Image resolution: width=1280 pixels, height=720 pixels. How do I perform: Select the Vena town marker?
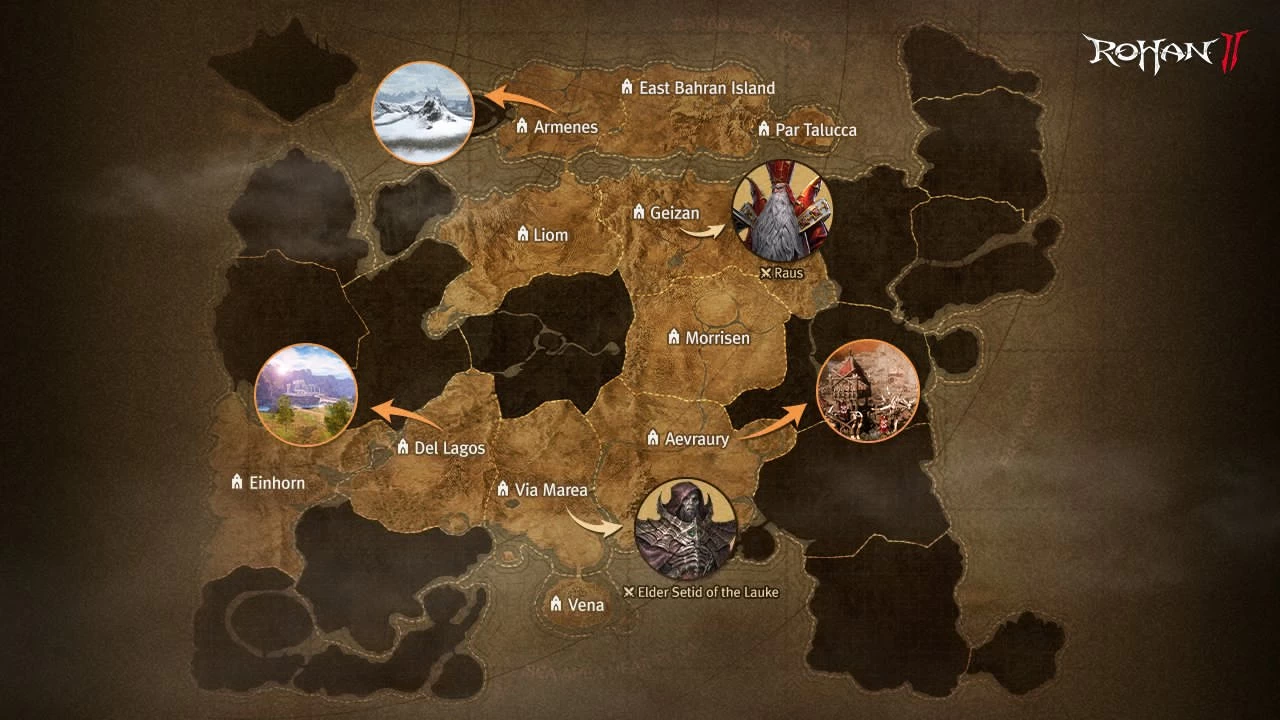[x=556, y=604]
